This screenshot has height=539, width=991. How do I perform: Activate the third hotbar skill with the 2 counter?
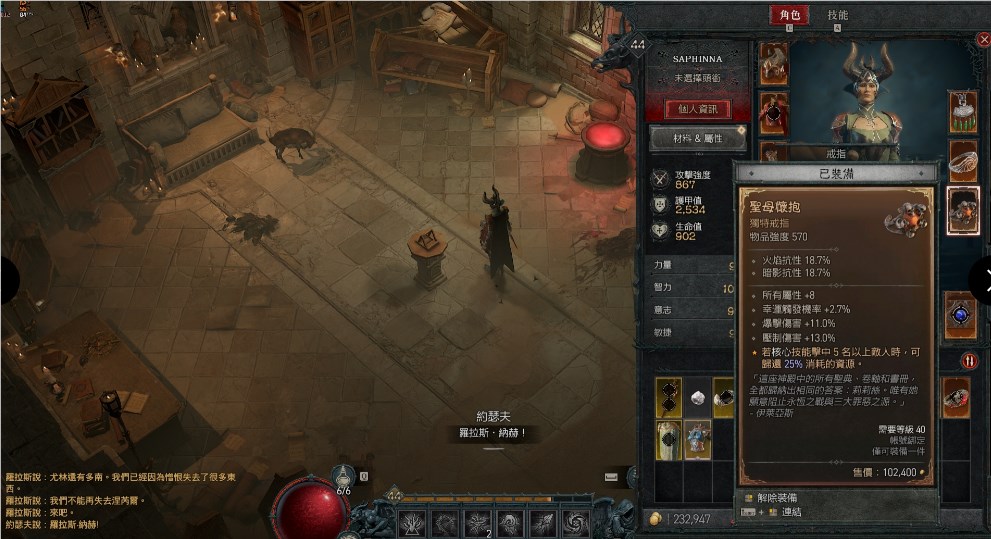477,521
